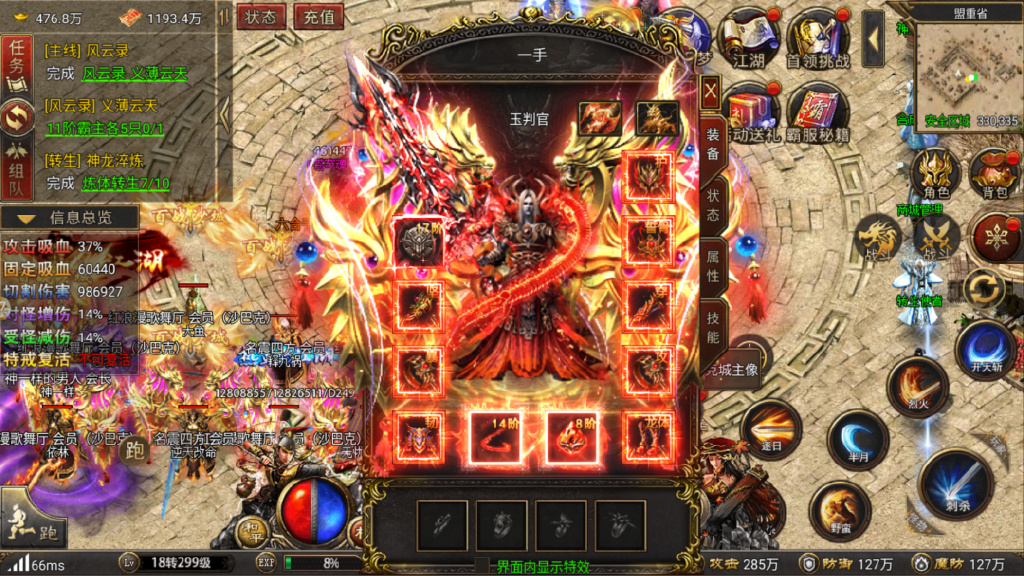
Task: Cast the 开天斩 skill
Action: 985,347
